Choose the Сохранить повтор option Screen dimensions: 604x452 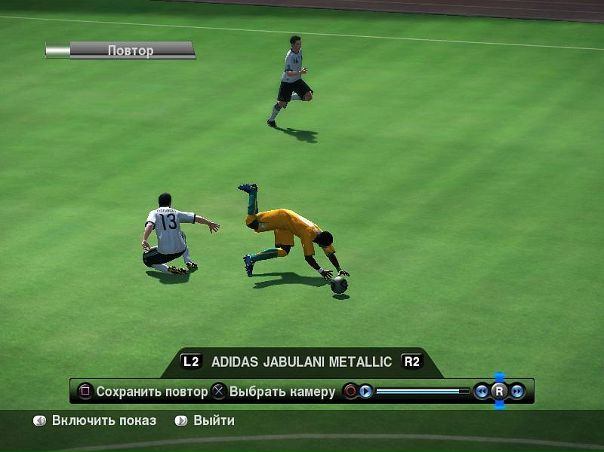click(143, 391)
